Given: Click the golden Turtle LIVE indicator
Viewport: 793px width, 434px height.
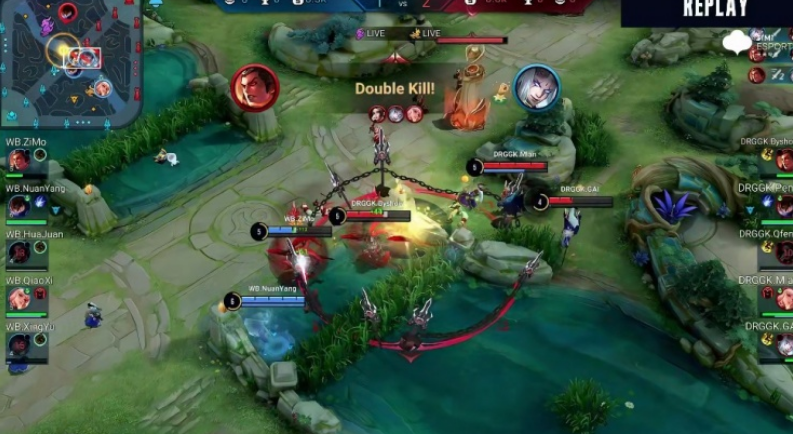Looking at the screenshot, I should (x=424, y=33).
